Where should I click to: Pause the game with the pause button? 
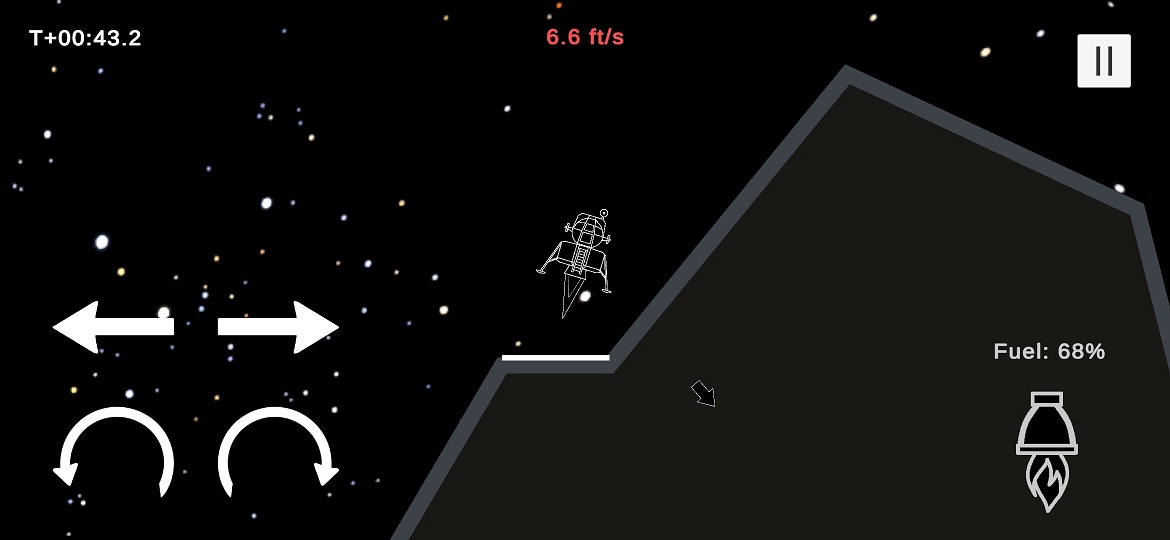click(x=1103, y=61)
